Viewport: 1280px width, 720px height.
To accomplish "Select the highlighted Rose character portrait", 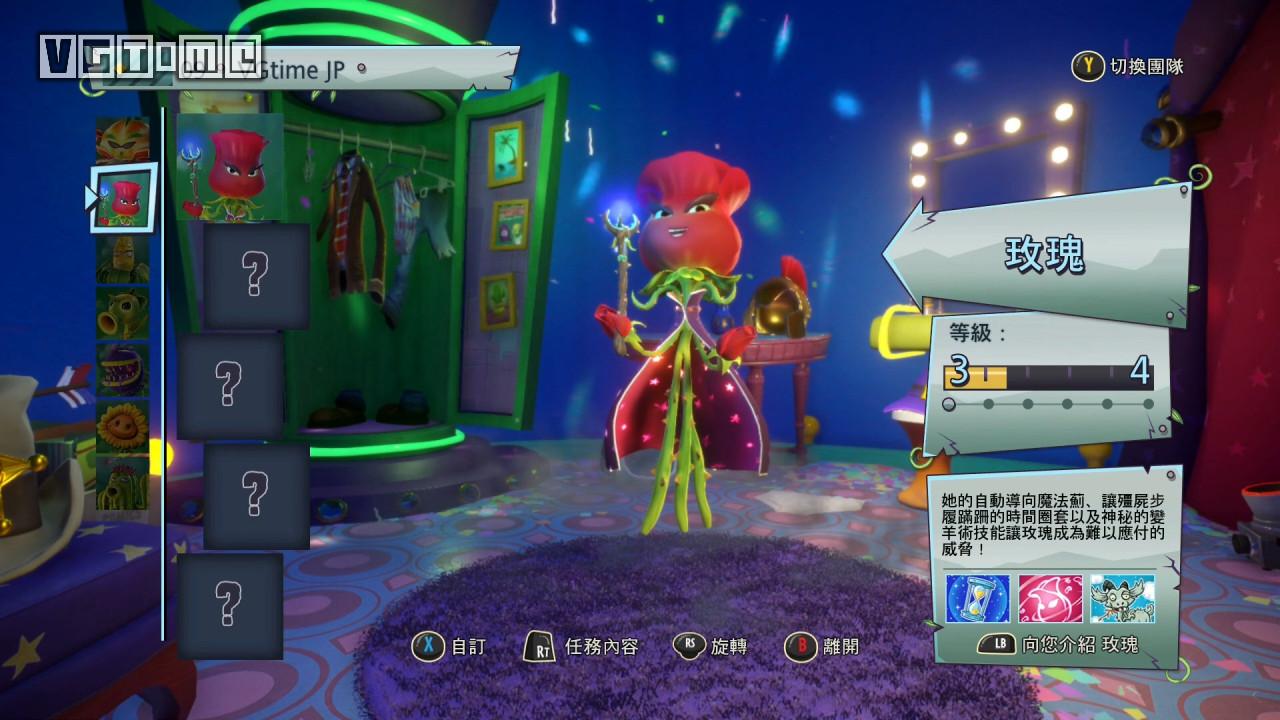I will (x=124, y=198).
